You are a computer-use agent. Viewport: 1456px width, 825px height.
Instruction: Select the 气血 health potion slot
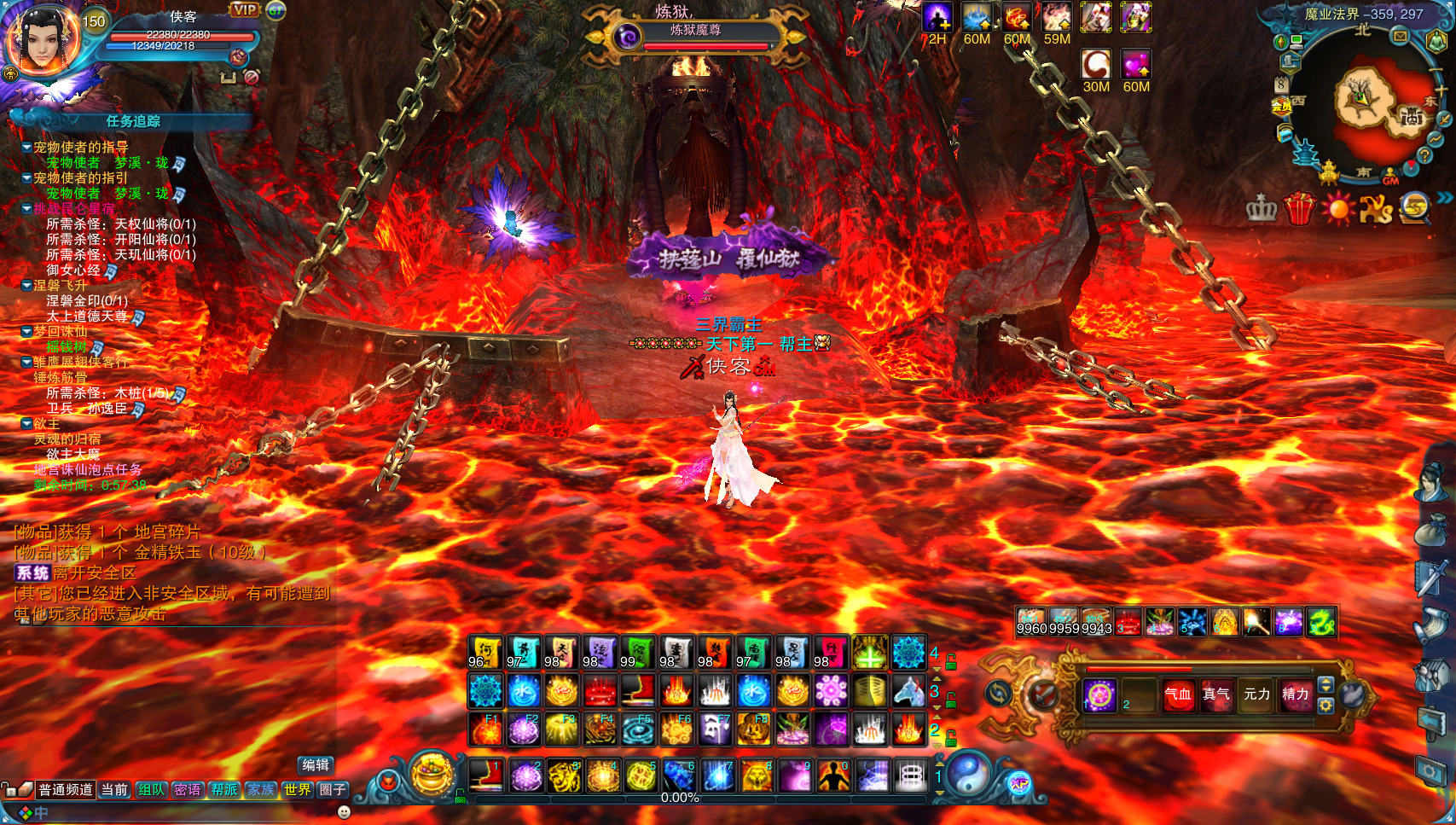(x=1178, y=694)
